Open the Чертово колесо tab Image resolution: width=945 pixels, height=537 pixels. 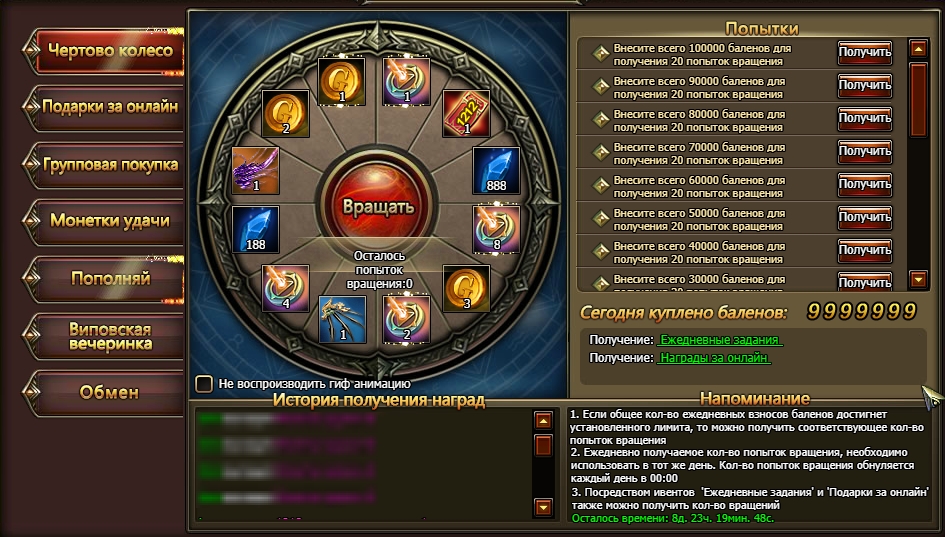pyautogui.click(x=109, y=51)
